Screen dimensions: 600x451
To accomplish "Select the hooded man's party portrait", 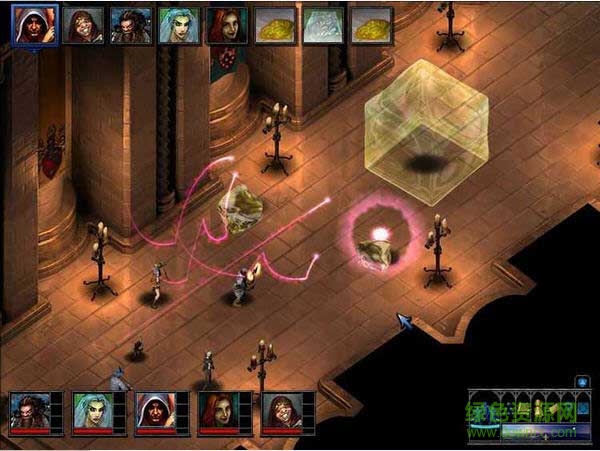I will 156,411.
